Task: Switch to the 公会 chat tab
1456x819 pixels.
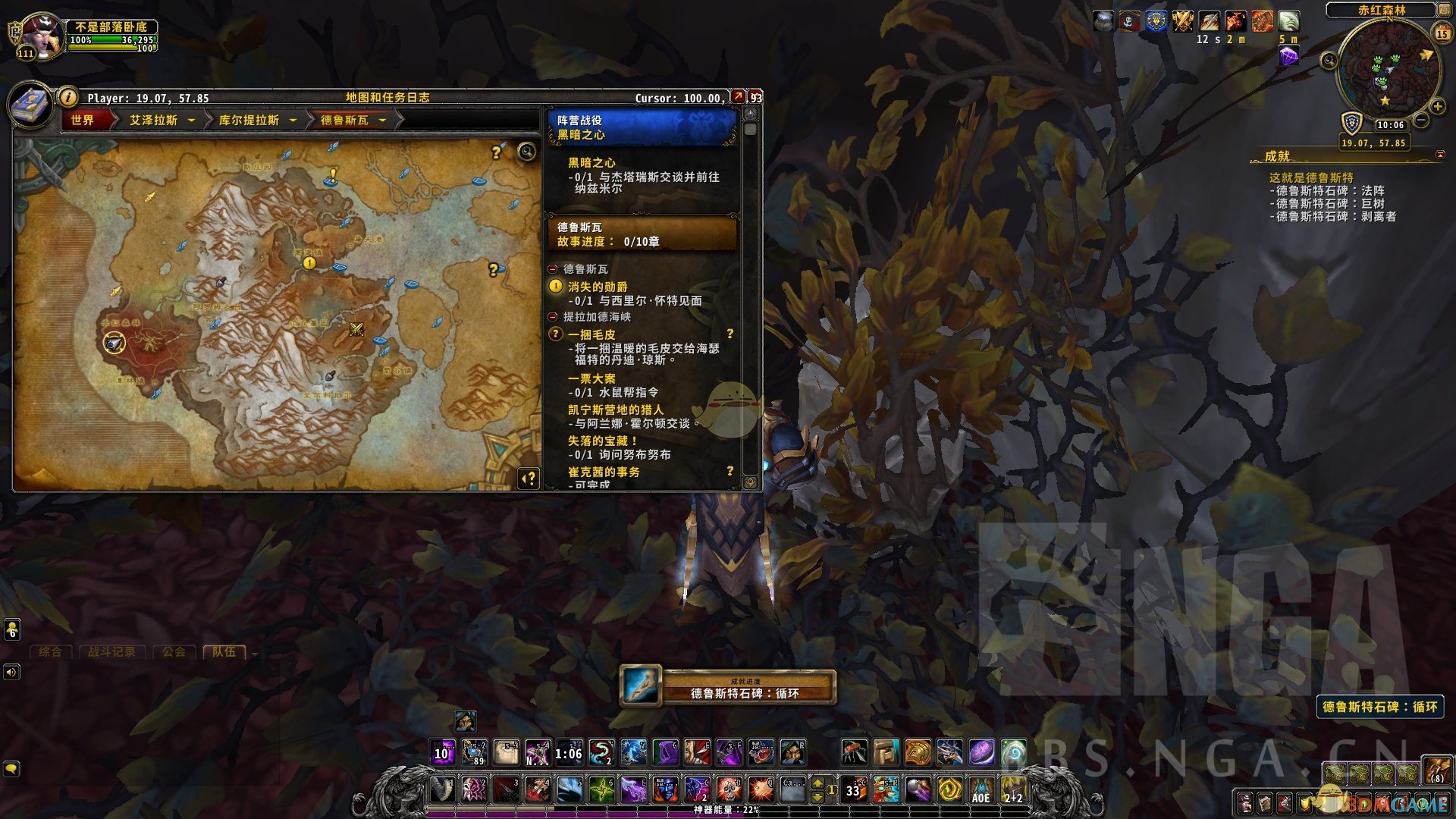Action: point(174,651)
